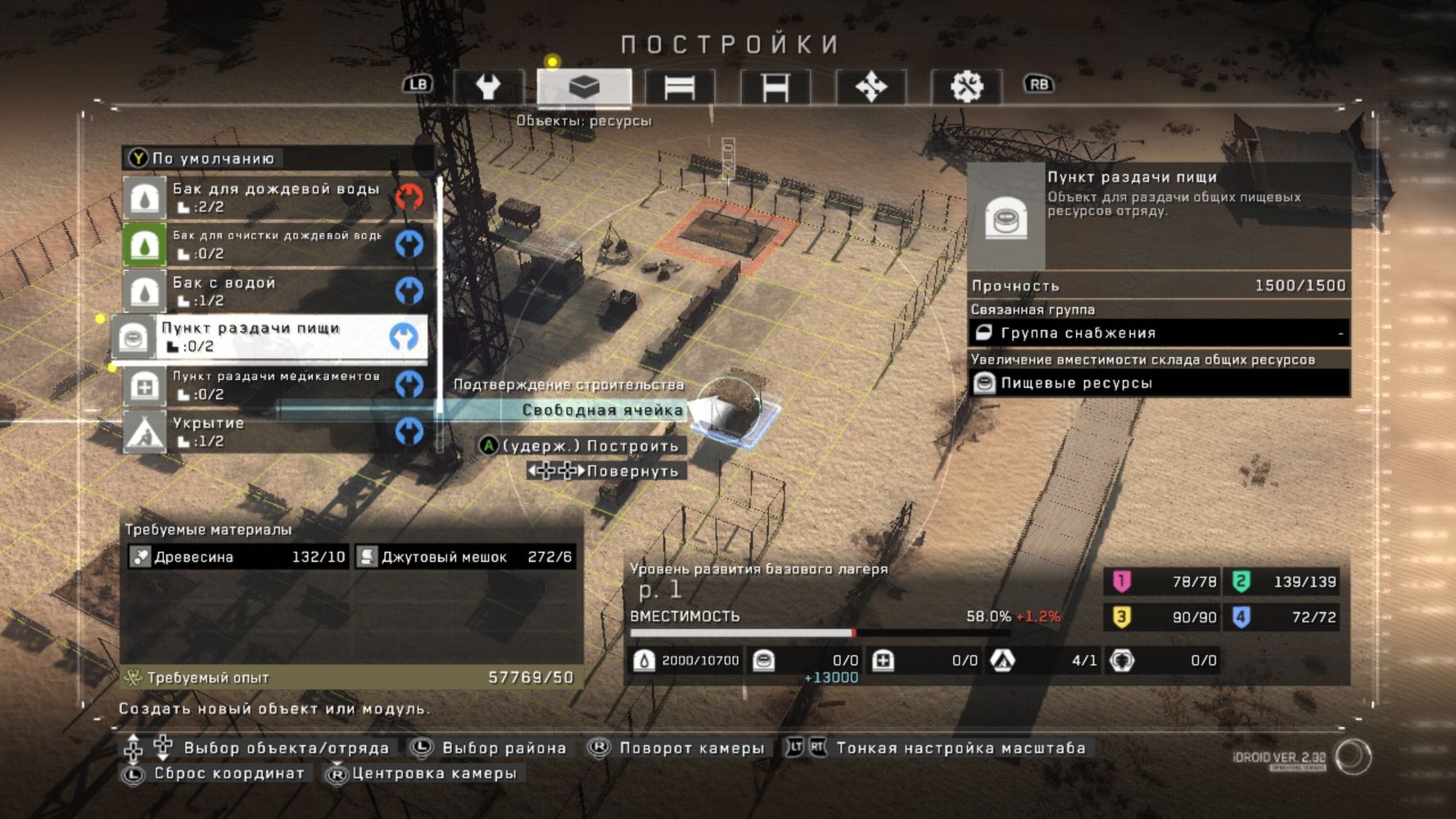
Task: Select the Укрытие building entry
Action: click(x=275, y=432)
